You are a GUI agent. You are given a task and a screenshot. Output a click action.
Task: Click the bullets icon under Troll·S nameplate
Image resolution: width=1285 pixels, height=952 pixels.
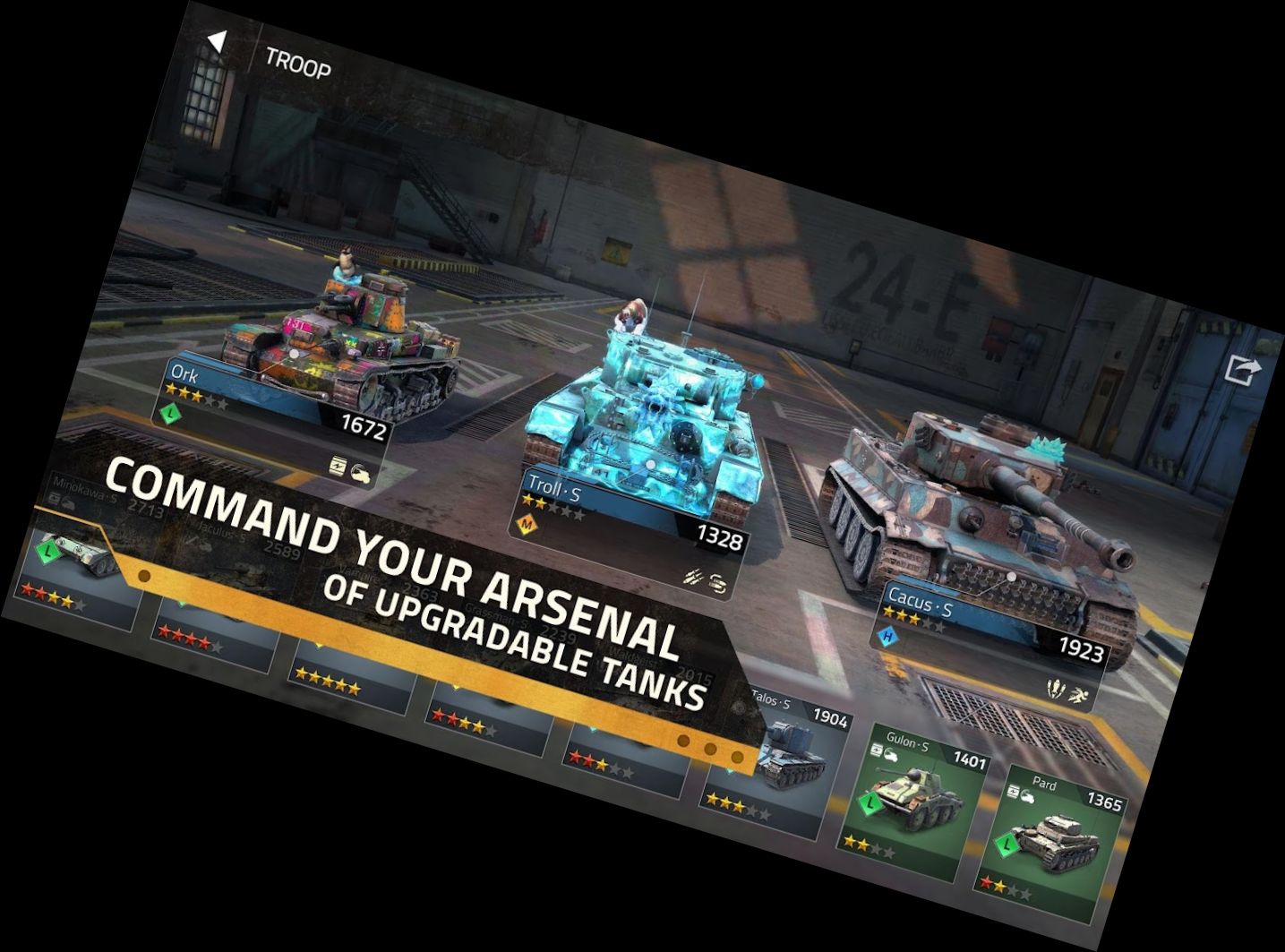pos(692,578)
